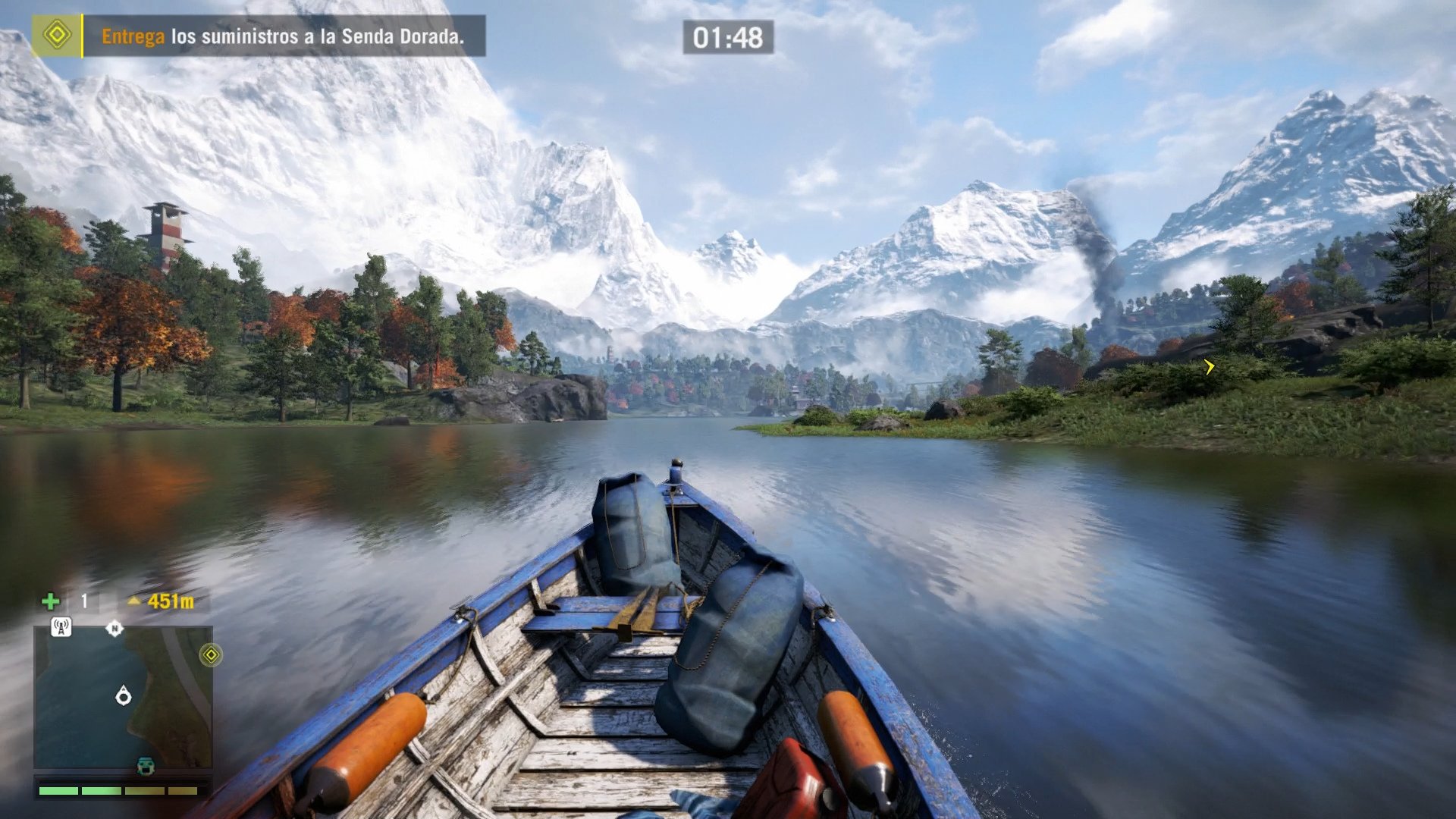
Task: Click the north compass marker on the minimap
Action: 115,628
